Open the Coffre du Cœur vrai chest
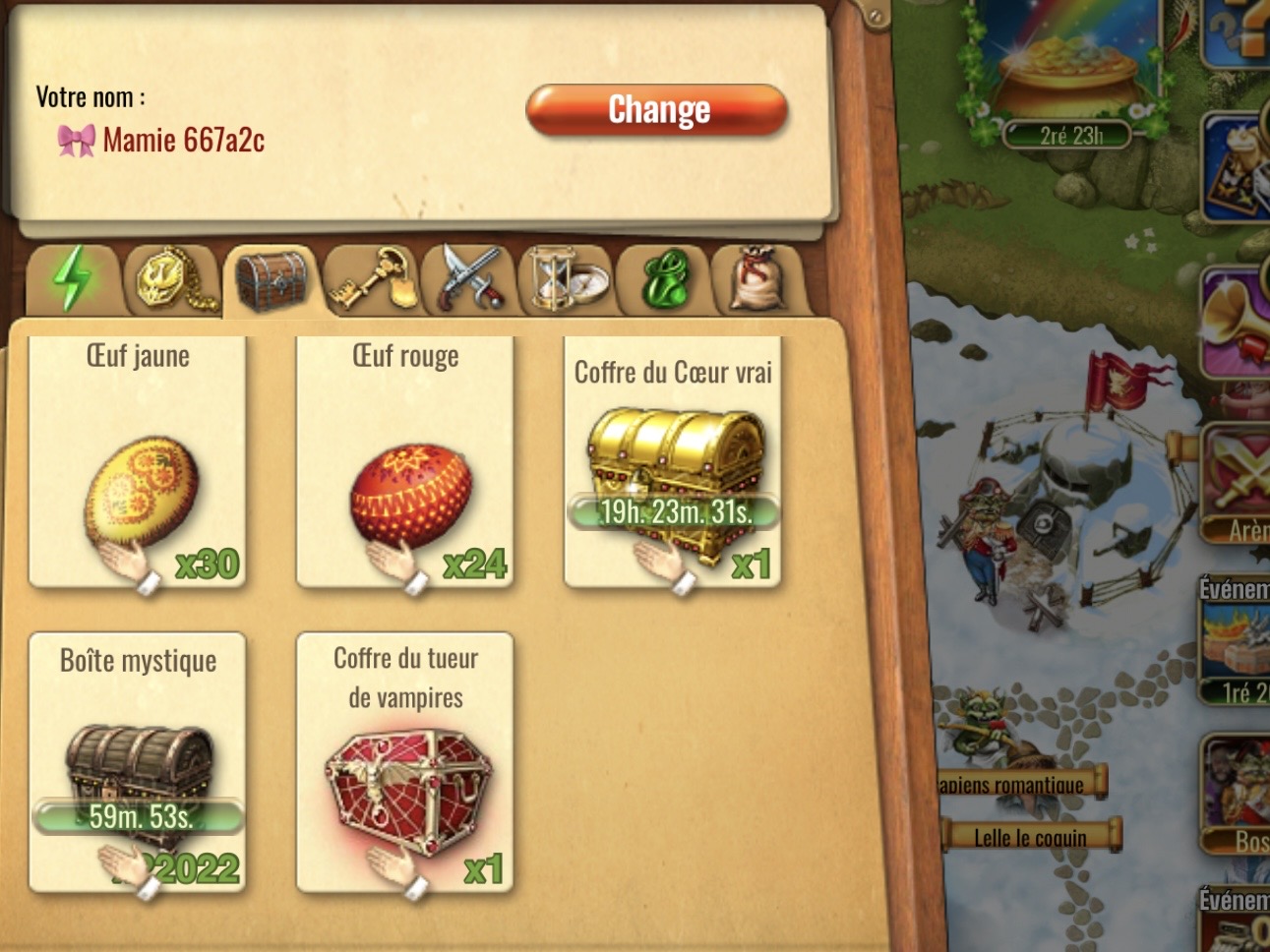 (x=673, y=460)
